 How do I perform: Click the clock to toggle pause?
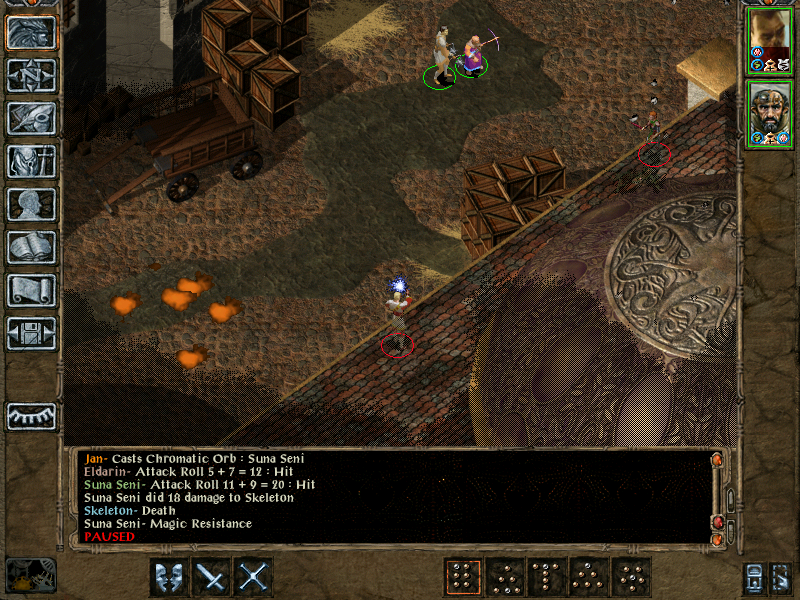point(30,575)
